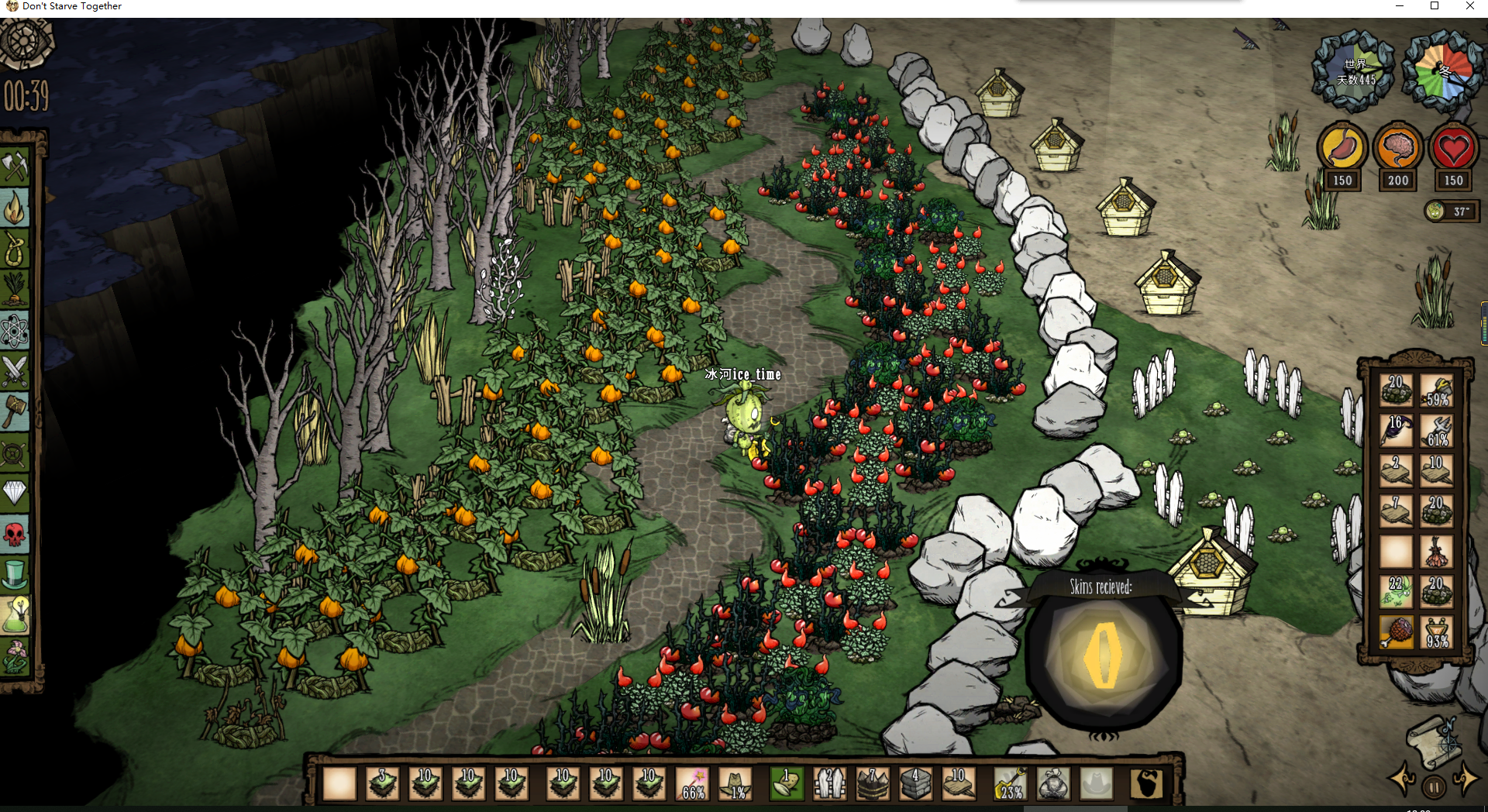Click the backpack amulet at 93%

(x=1436, y=632)
